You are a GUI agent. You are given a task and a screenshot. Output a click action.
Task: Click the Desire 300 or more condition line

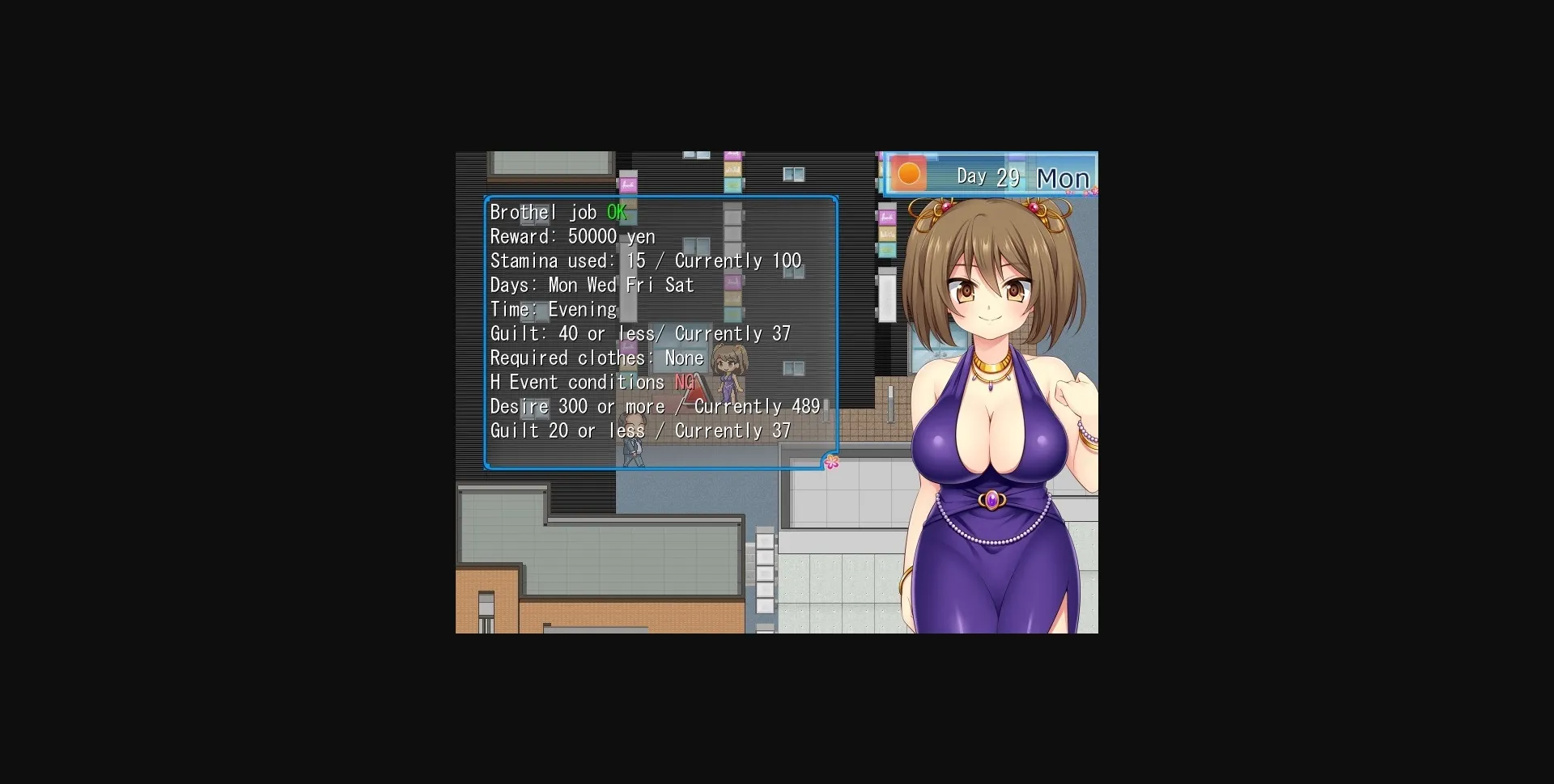[x=654, y=406]
